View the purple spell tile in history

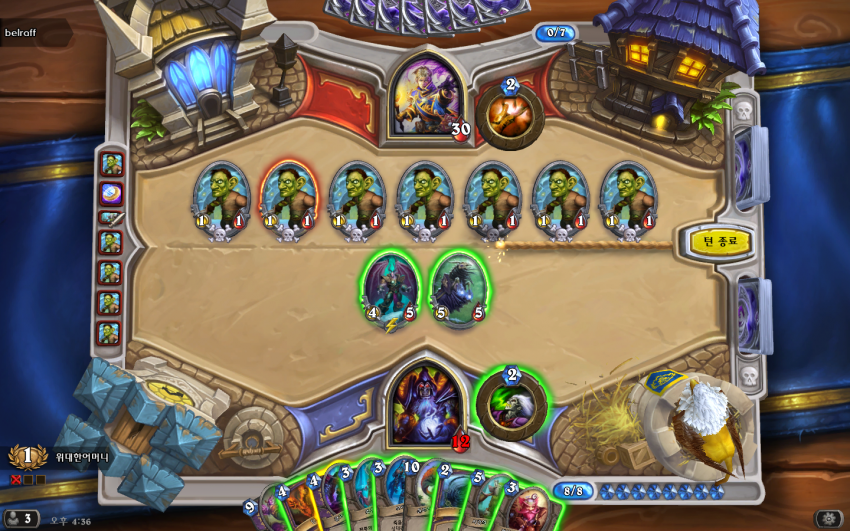coord(110,191)
